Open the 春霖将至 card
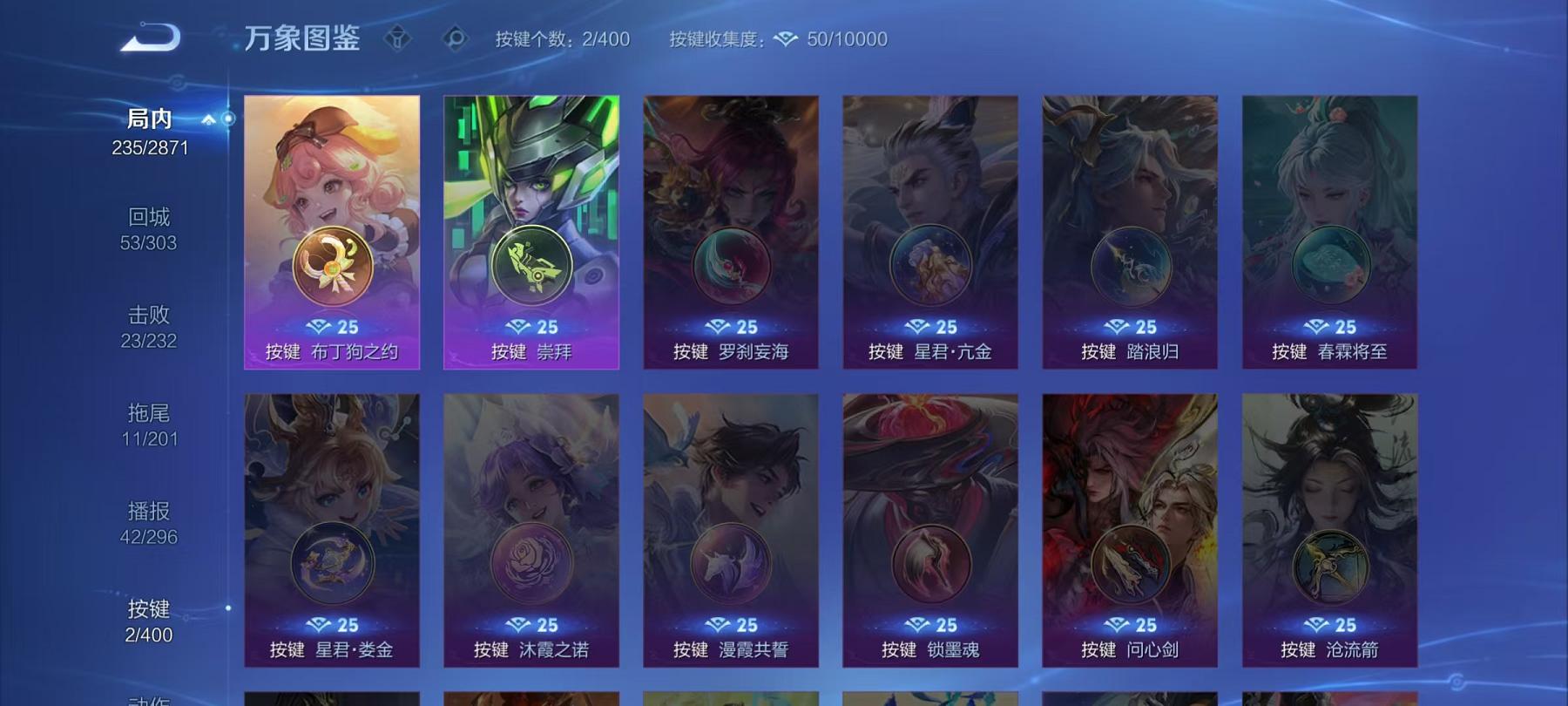Viewport: 1568px width, 706px height. pos(1330,231)
